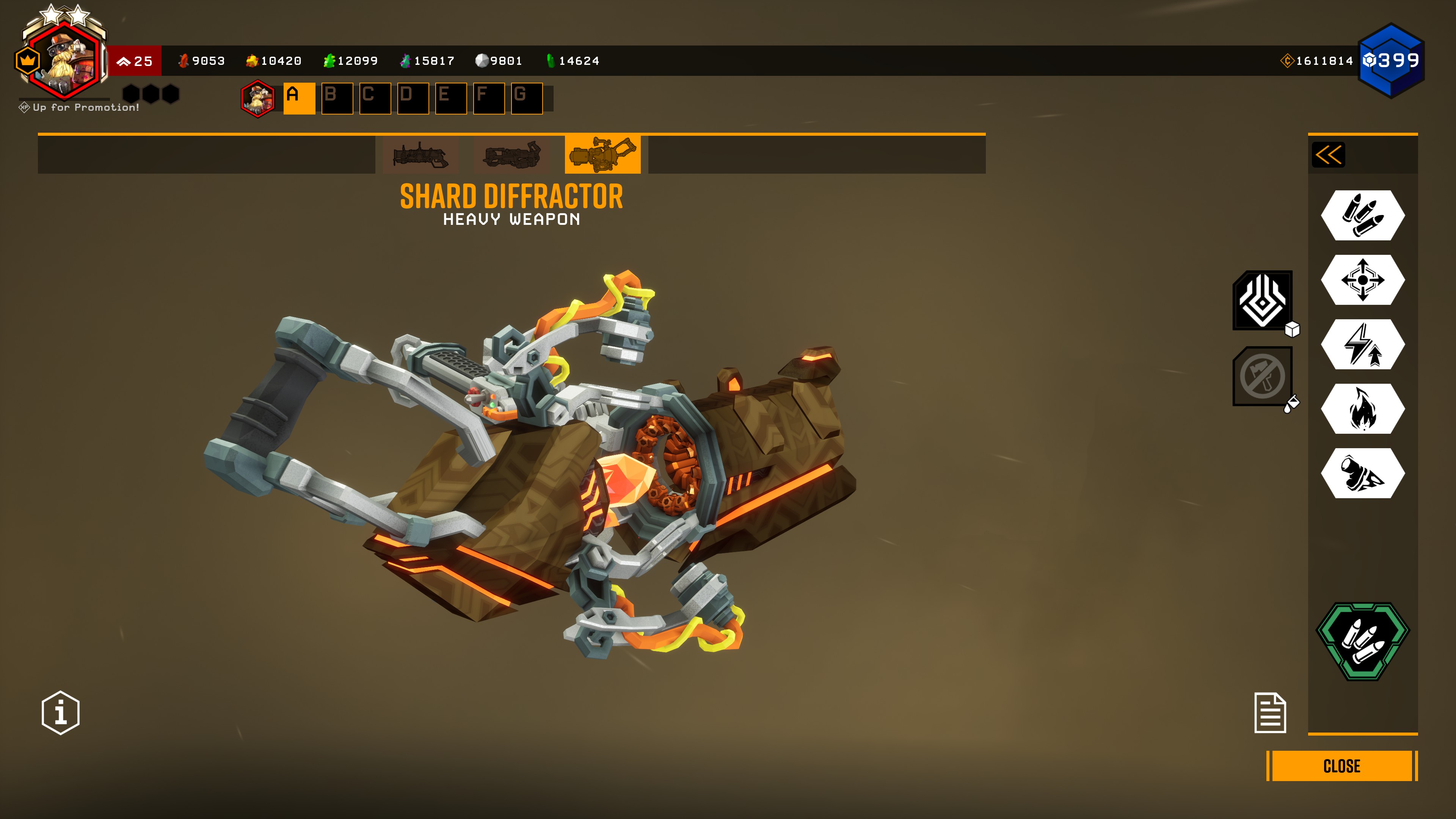Open the bottom hexagon upgrade tier
Image resolution: width=1456 pixels, height=819 pixels.
point(1363,473)
